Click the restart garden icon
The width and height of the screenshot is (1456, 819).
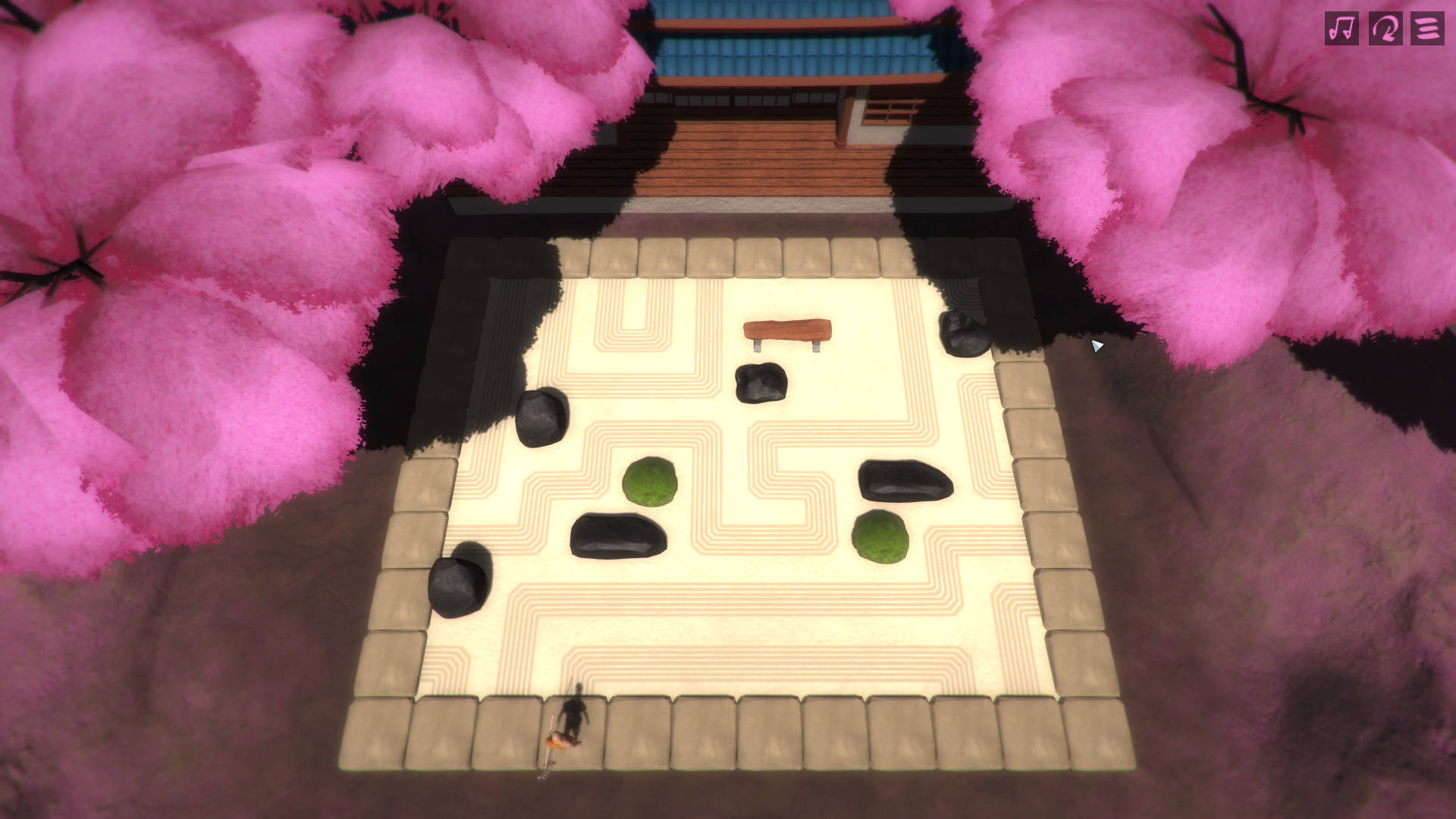1385,29
